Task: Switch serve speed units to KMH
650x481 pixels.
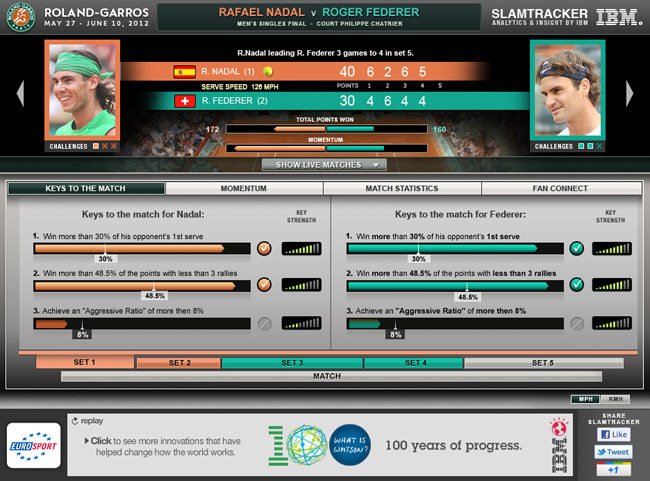Action: point(613,399)
